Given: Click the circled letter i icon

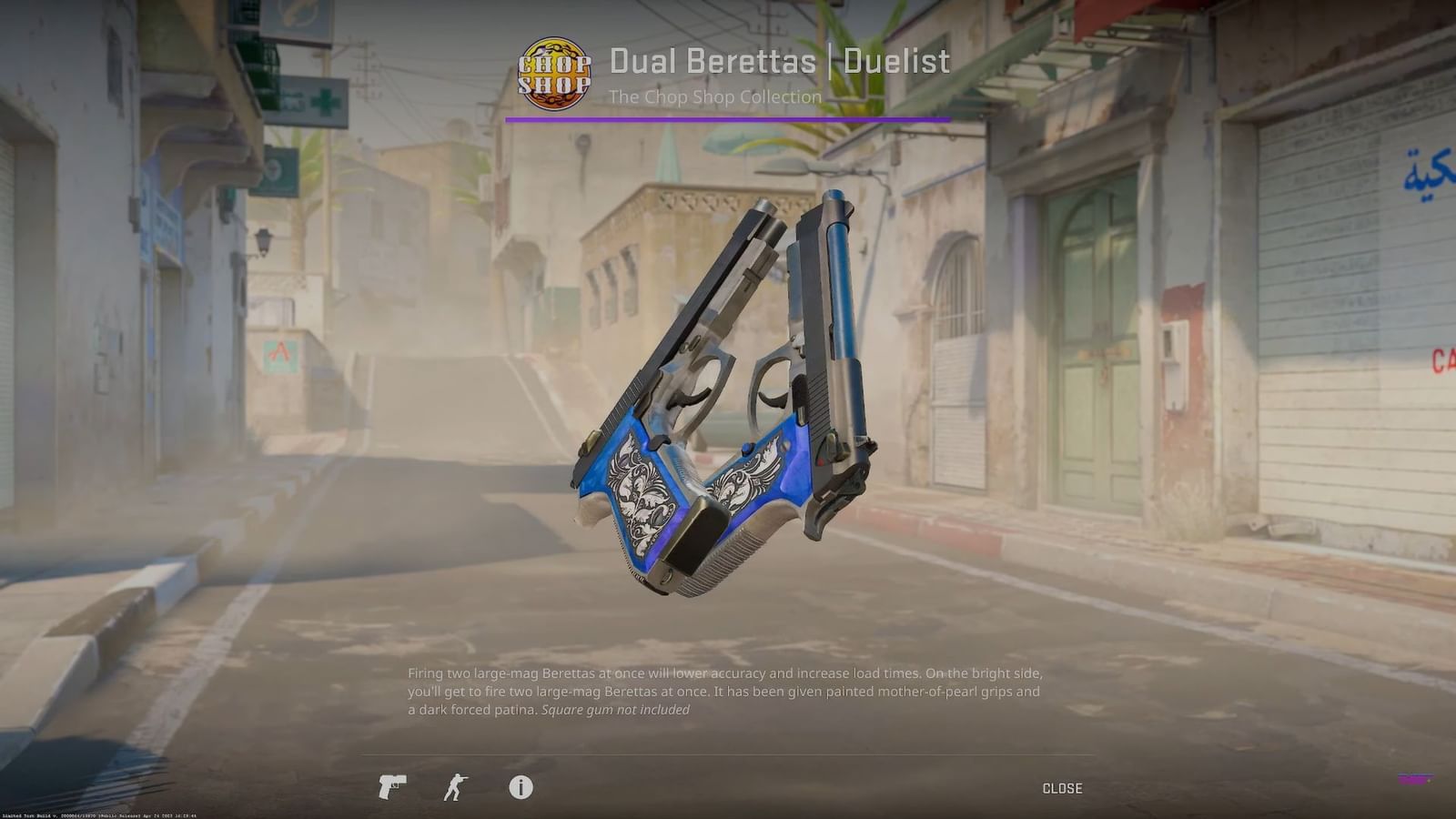Looking at the screenshot, I should tap(520, 789).
